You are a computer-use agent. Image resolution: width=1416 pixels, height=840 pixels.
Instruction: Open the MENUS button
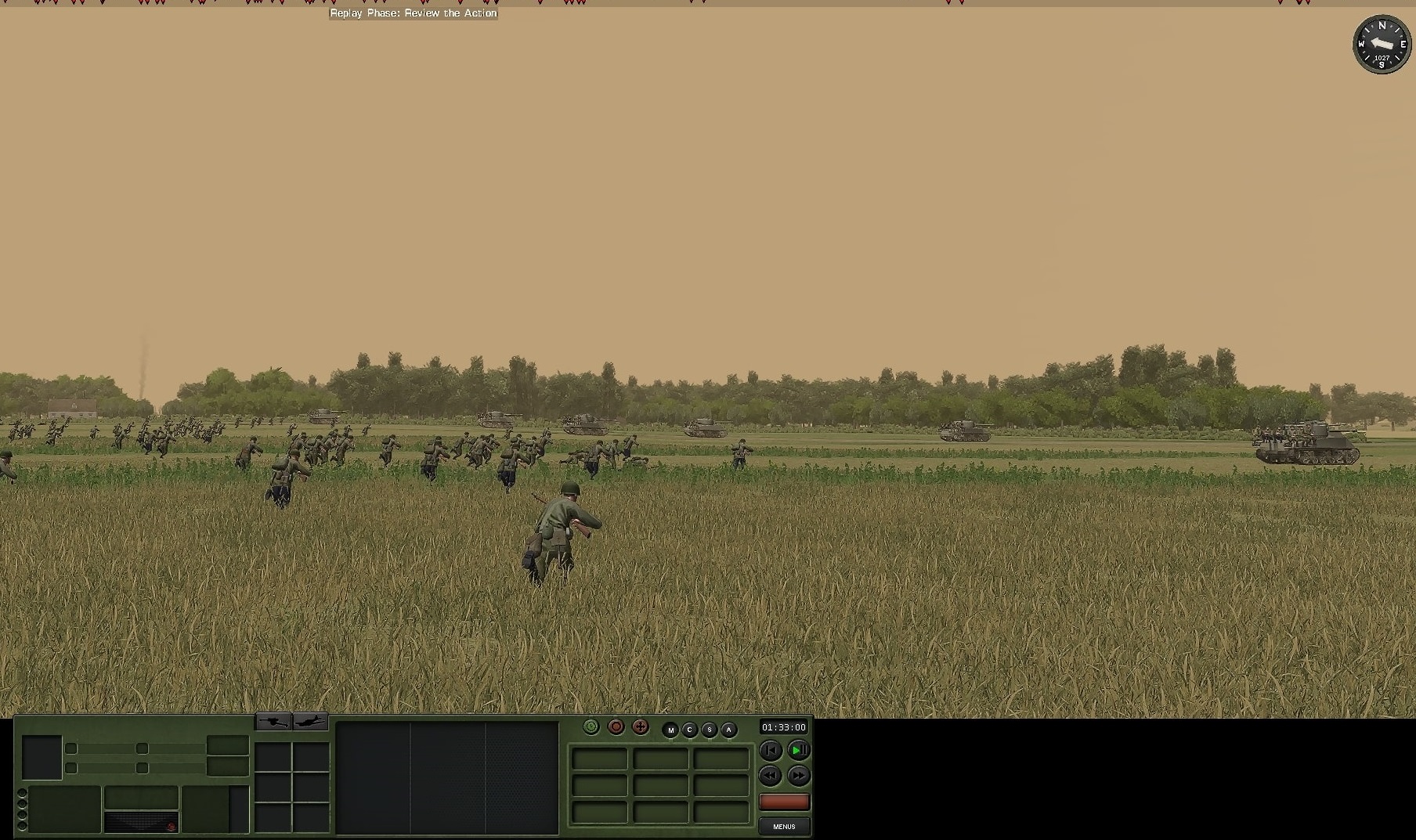click(784, 827)
